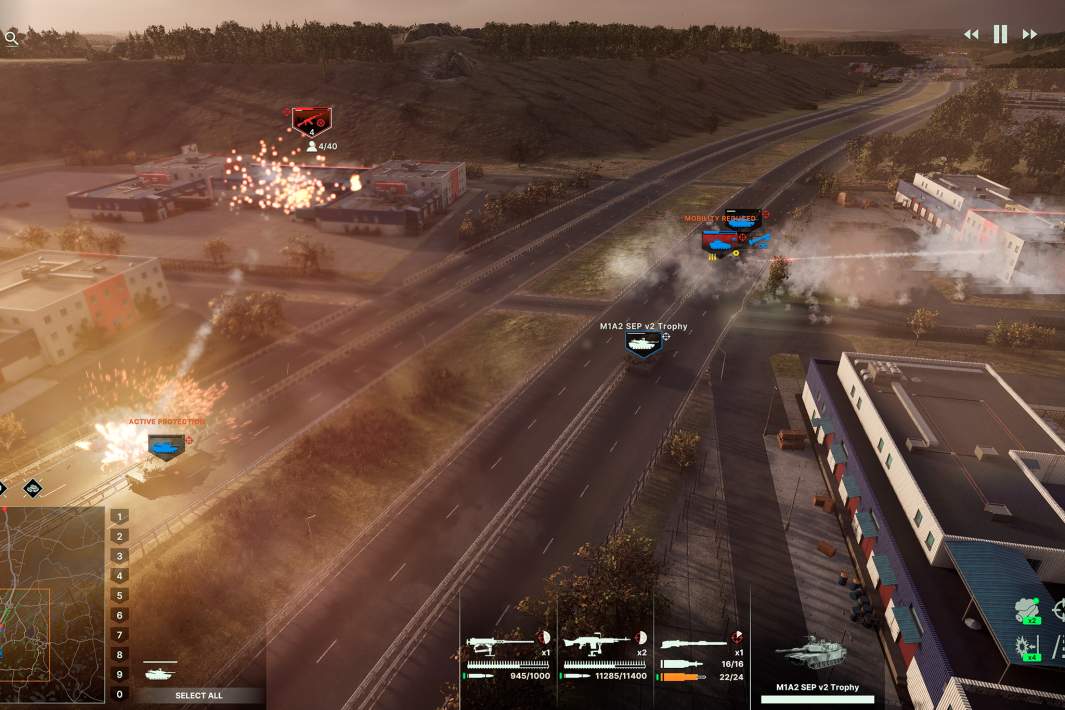Select all units with SELECT ALL
The width and height of the screenshot is (1065, 710).
(199, 695)
